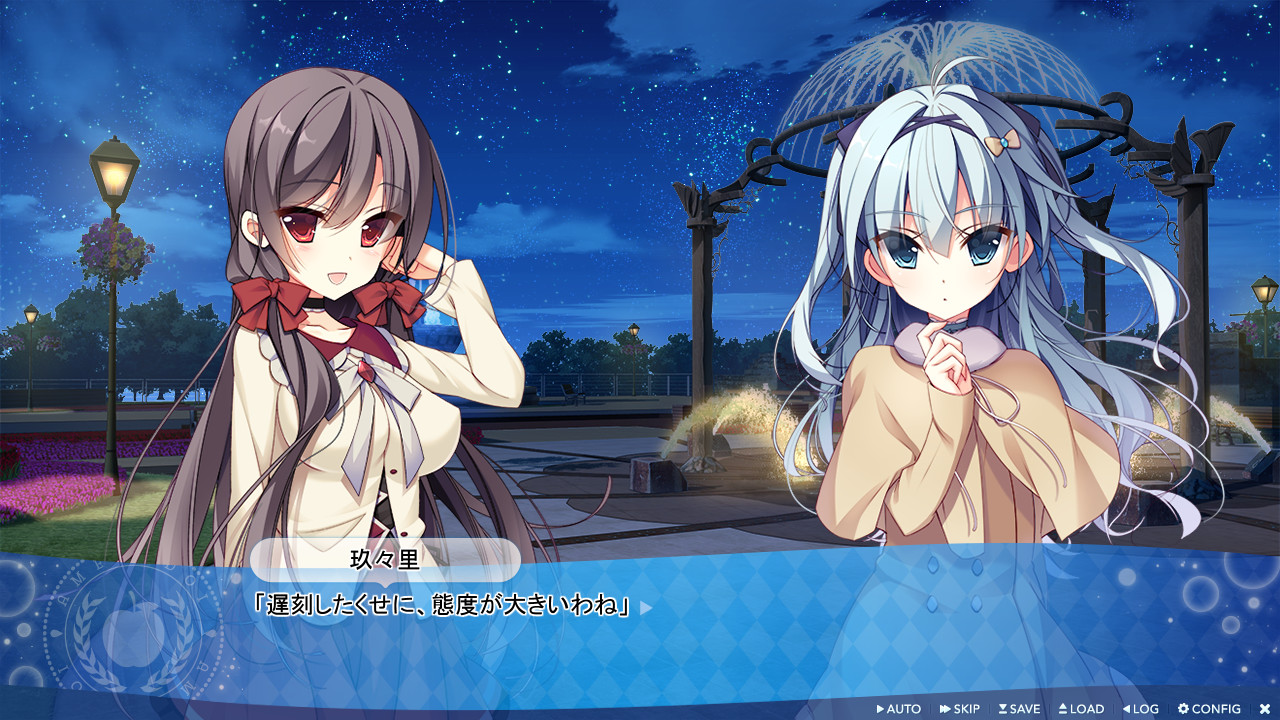
Task: Enable AUTO text advance mode
Action: tap(898, 709)
